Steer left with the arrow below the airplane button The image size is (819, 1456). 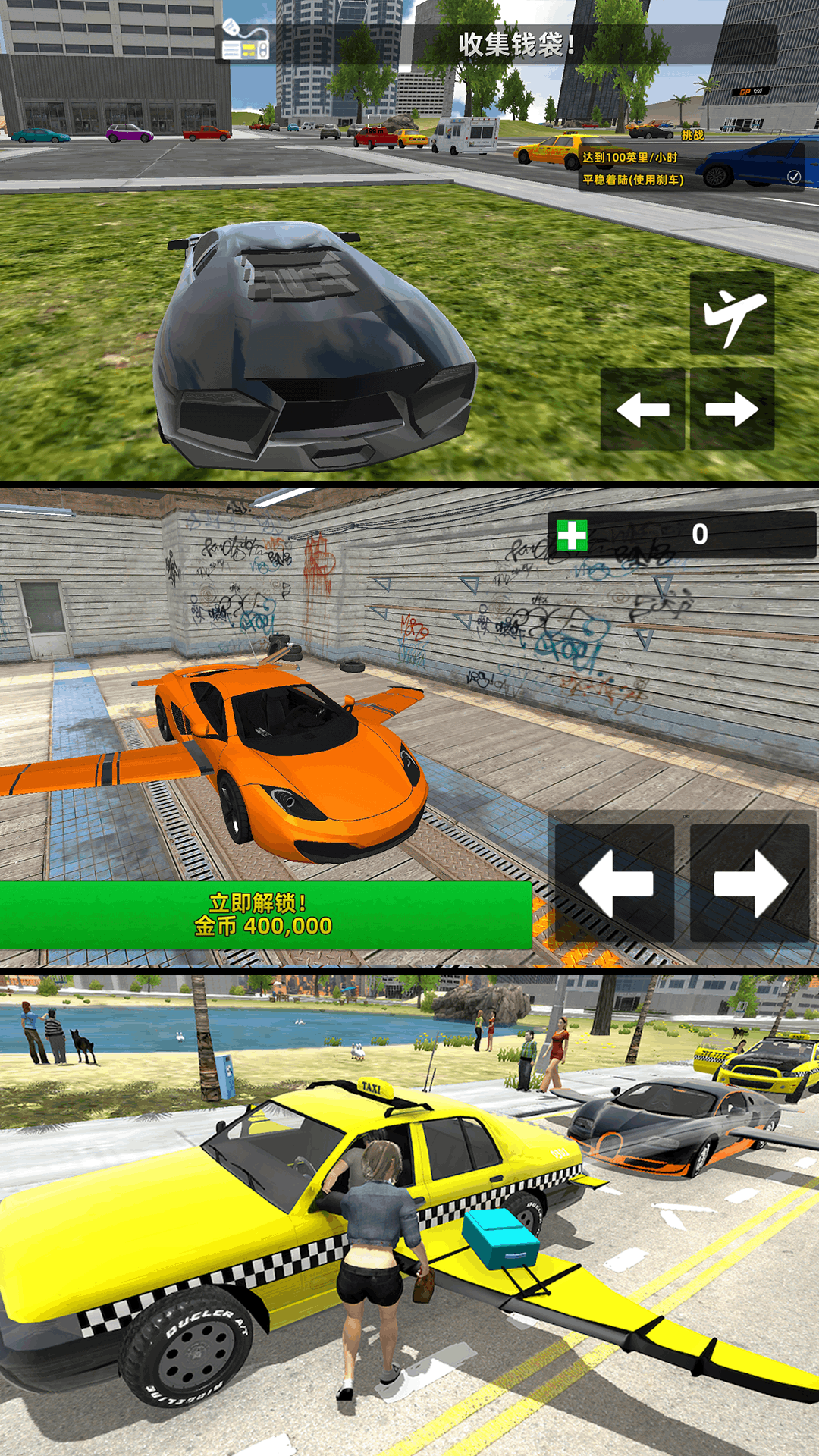pos(643,409)
